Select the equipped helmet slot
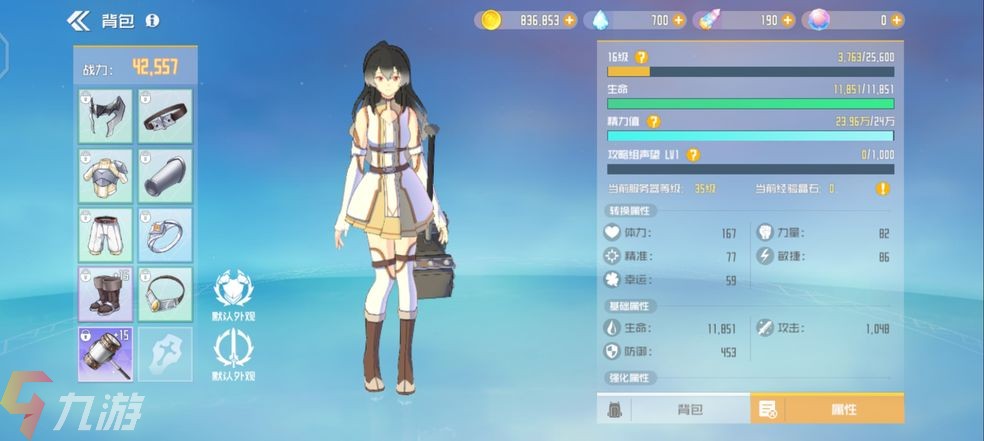This screenshot has width=984, height=441. pyautogui.click(x=105, y=116)
